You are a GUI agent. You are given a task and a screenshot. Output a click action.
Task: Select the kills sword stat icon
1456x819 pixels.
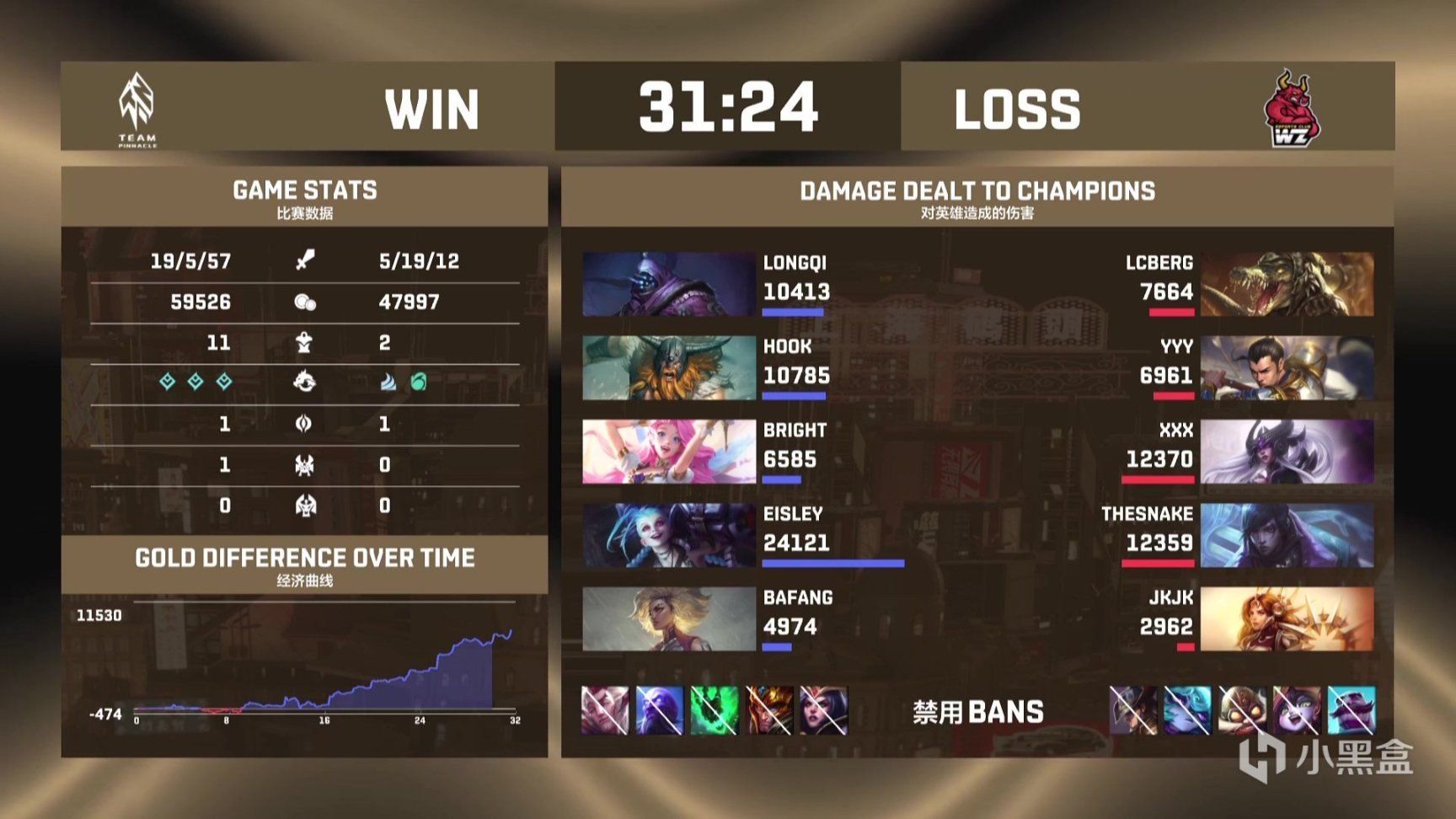click(305, 261)
